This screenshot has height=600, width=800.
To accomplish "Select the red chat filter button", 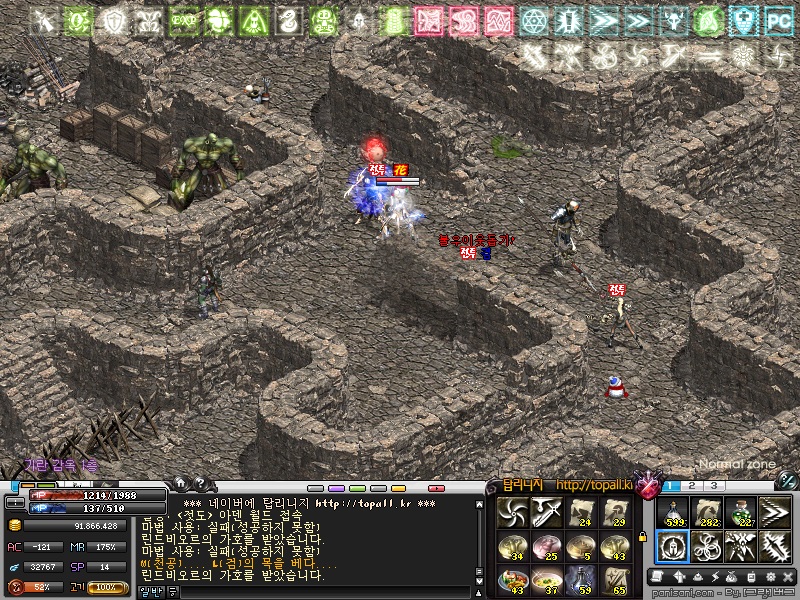I will click(x=436, y=488).
